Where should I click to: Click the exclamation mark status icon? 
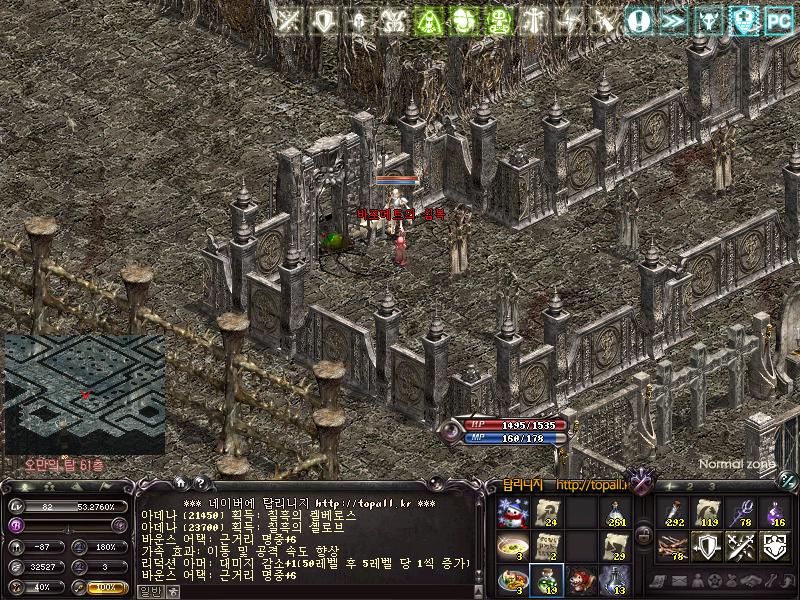pos(639,19)
